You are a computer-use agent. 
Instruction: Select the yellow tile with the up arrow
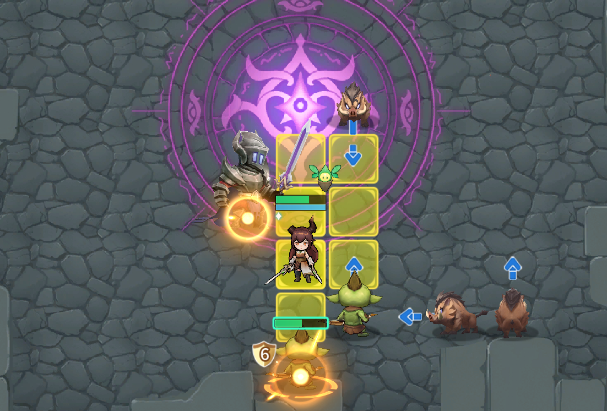coord(353,264)
